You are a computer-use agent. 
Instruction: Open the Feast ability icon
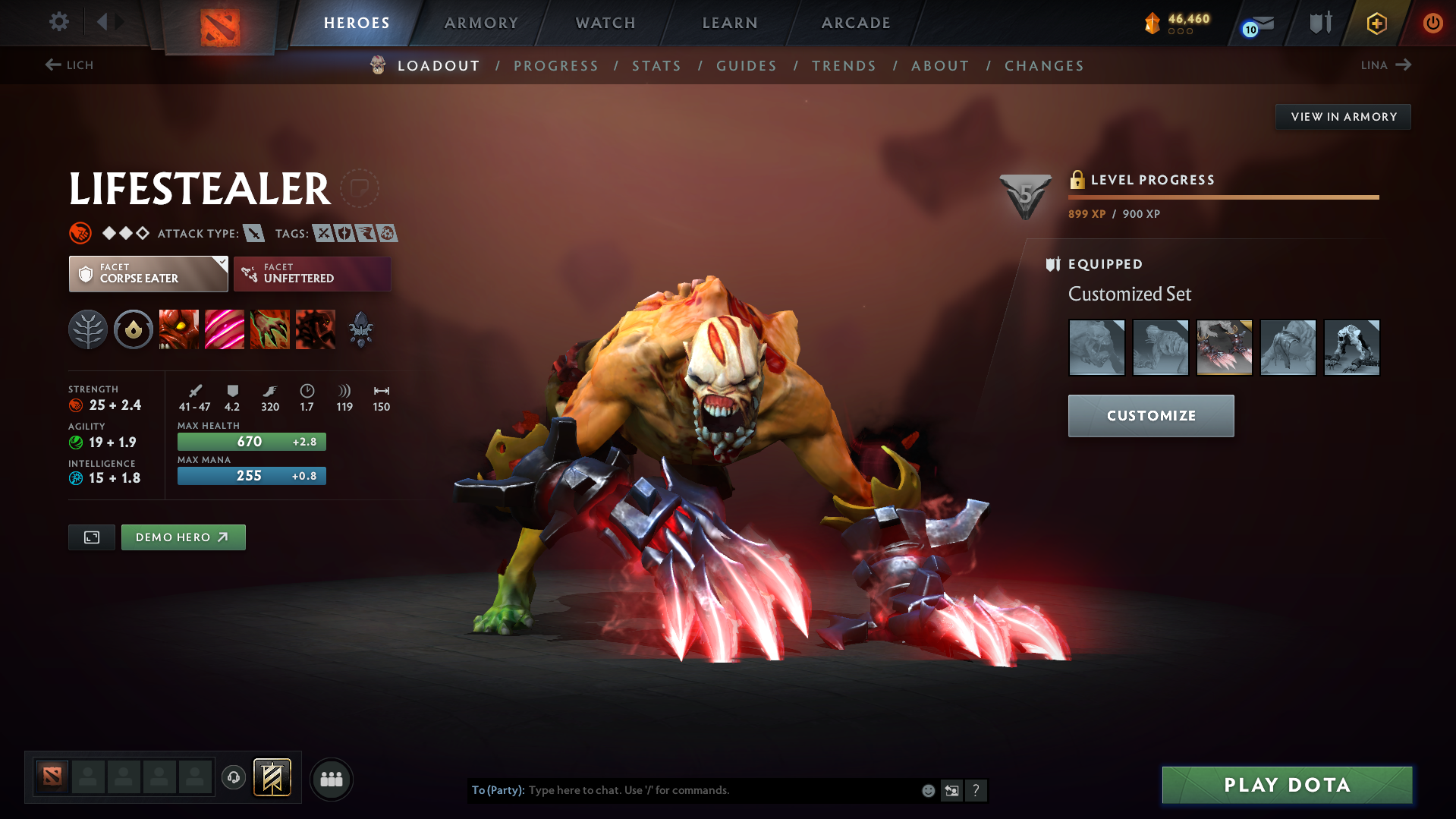click(x=225, y=329)
